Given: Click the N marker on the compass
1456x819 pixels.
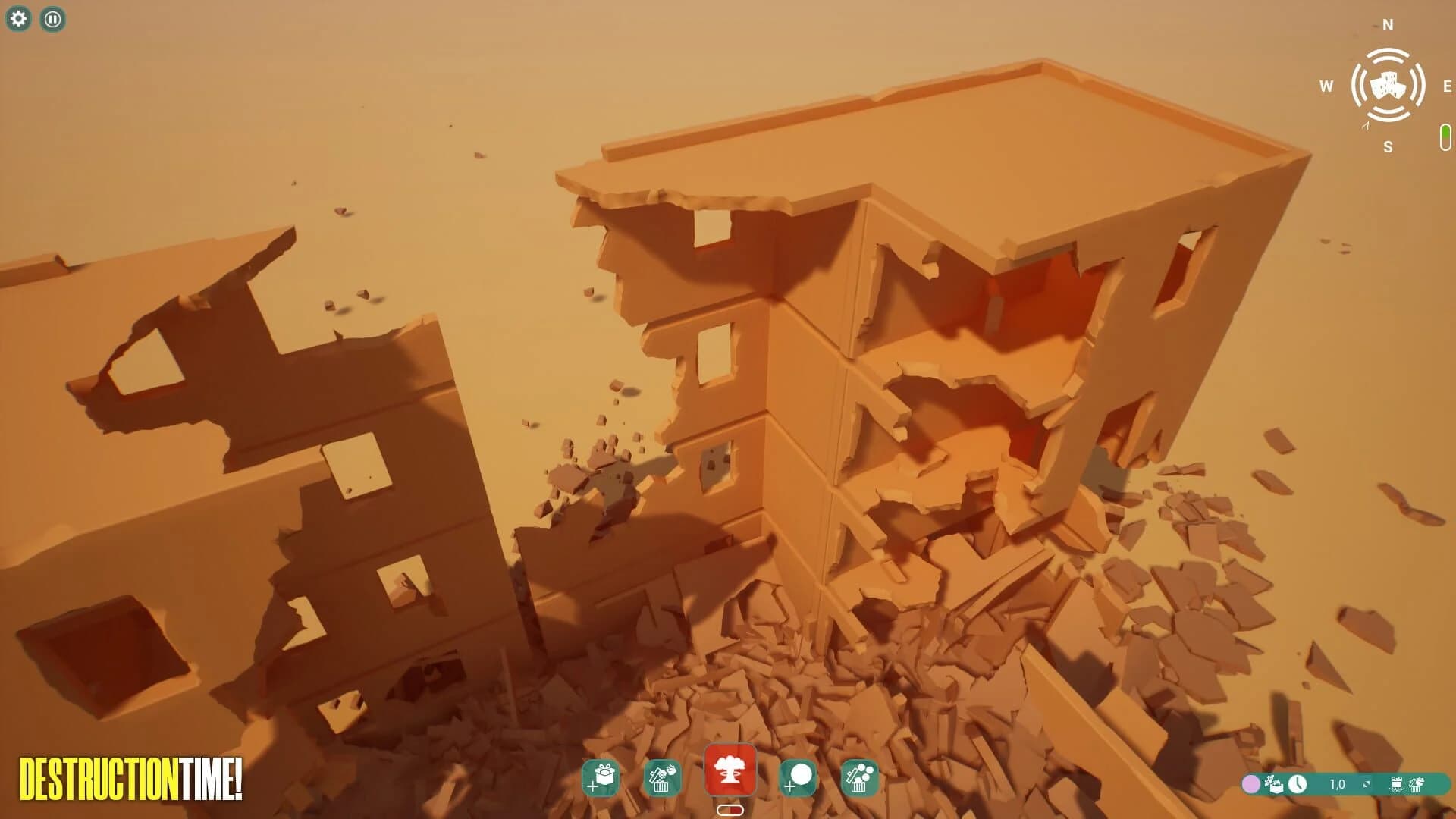Looking at the screenshot, I should pyautogui.click(x=1388, y=25).
